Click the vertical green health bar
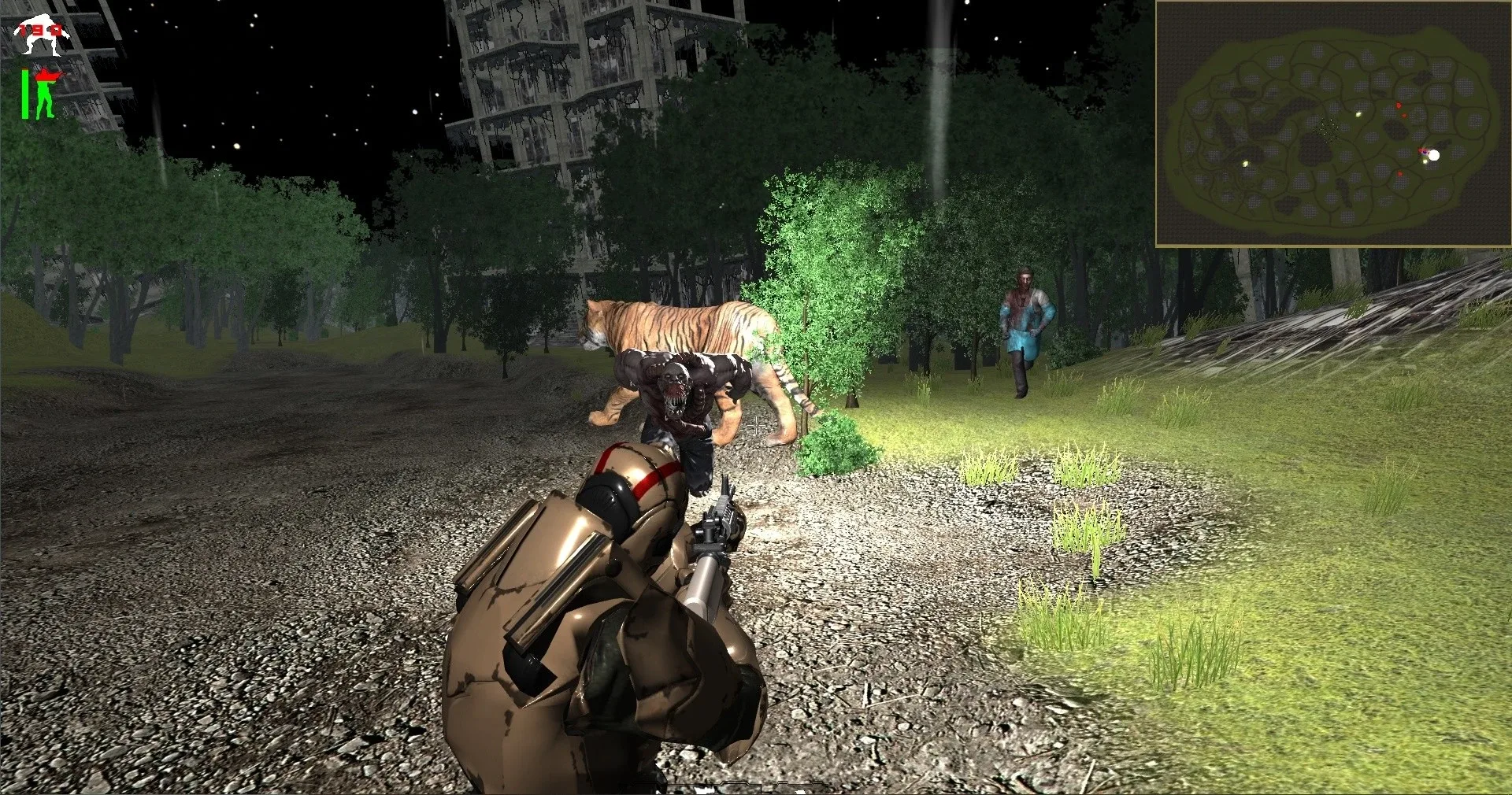The height and width of the screenshot is (795, 1512). [25, 93]
